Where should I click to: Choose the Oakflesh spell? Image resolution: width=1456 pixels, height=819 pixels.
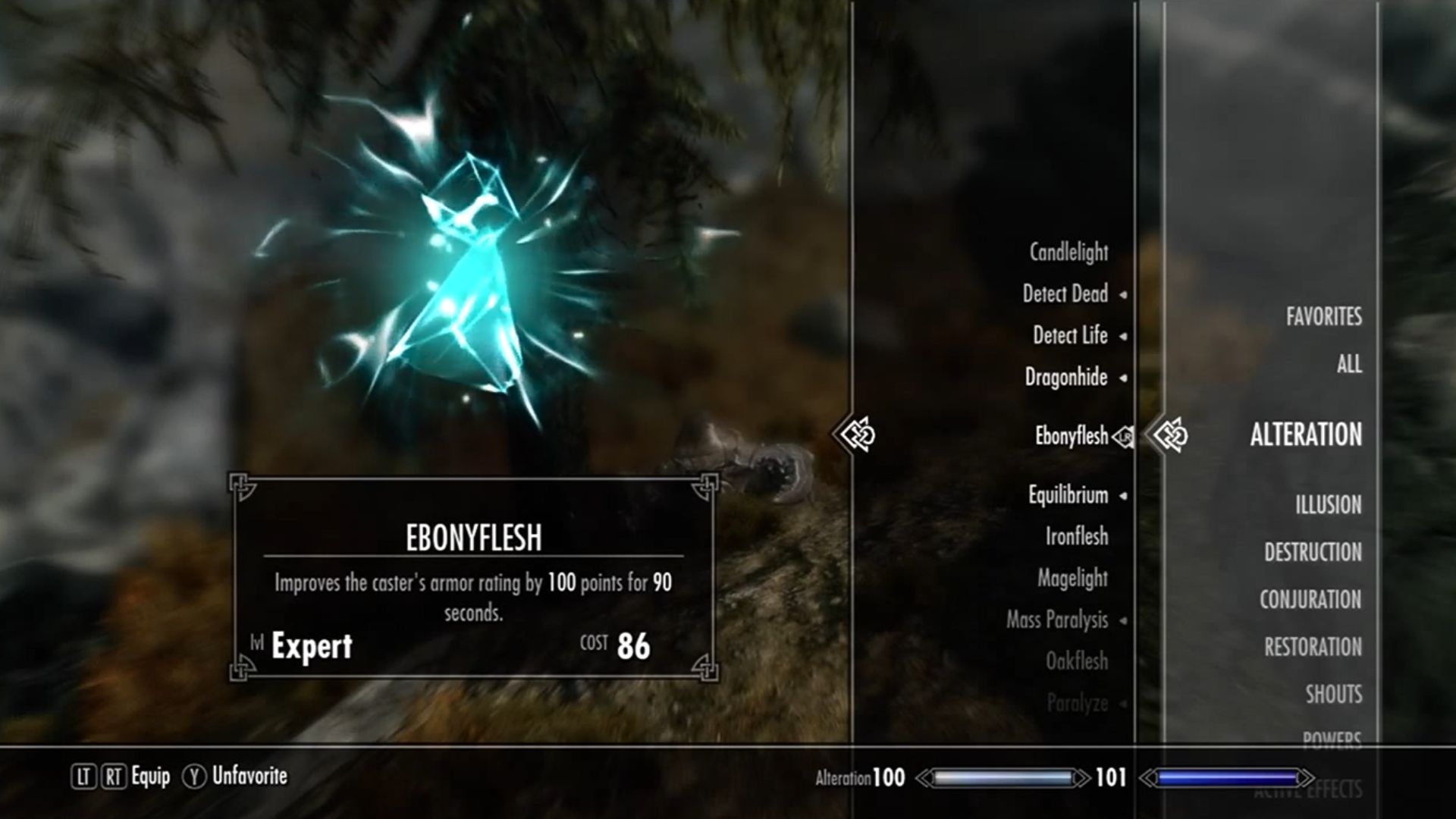pyautogui.click(x=1076, y=661)
